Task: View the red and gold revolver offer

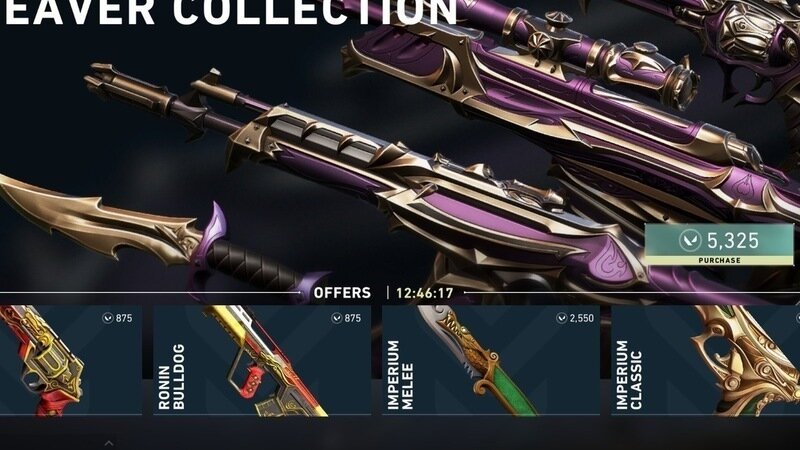Action: coord(70,360)
